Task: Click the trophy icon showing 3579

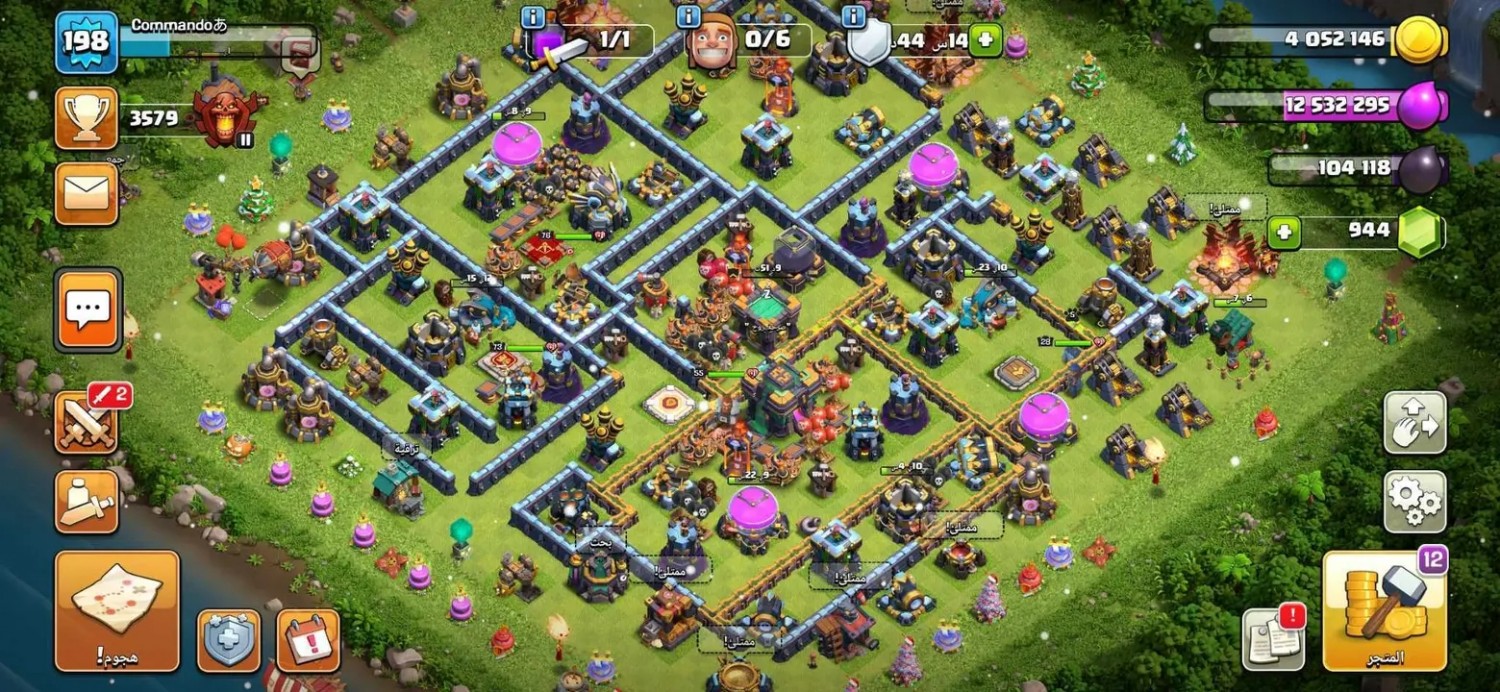Action: click(x=86, y=118)
